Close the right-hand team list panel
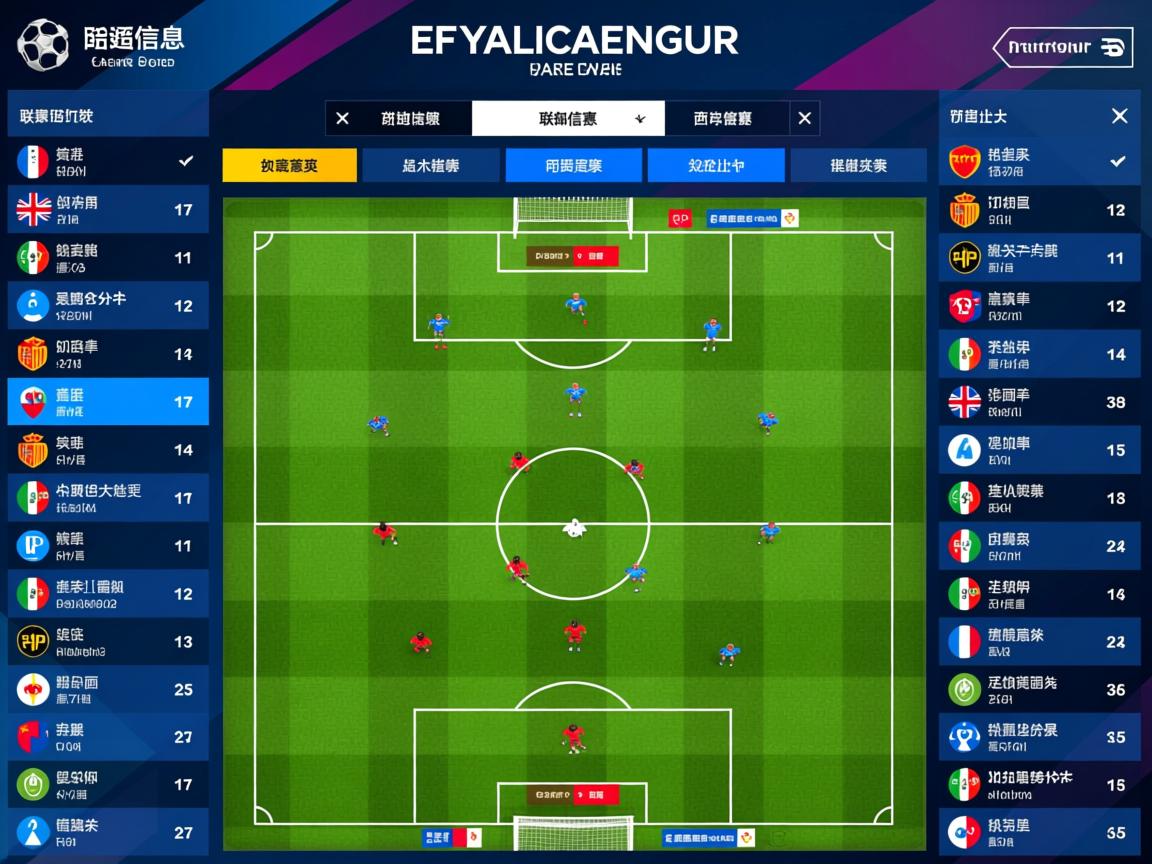The height and width of the screenshot is (864, 1152). click(x=1119, y=116)
